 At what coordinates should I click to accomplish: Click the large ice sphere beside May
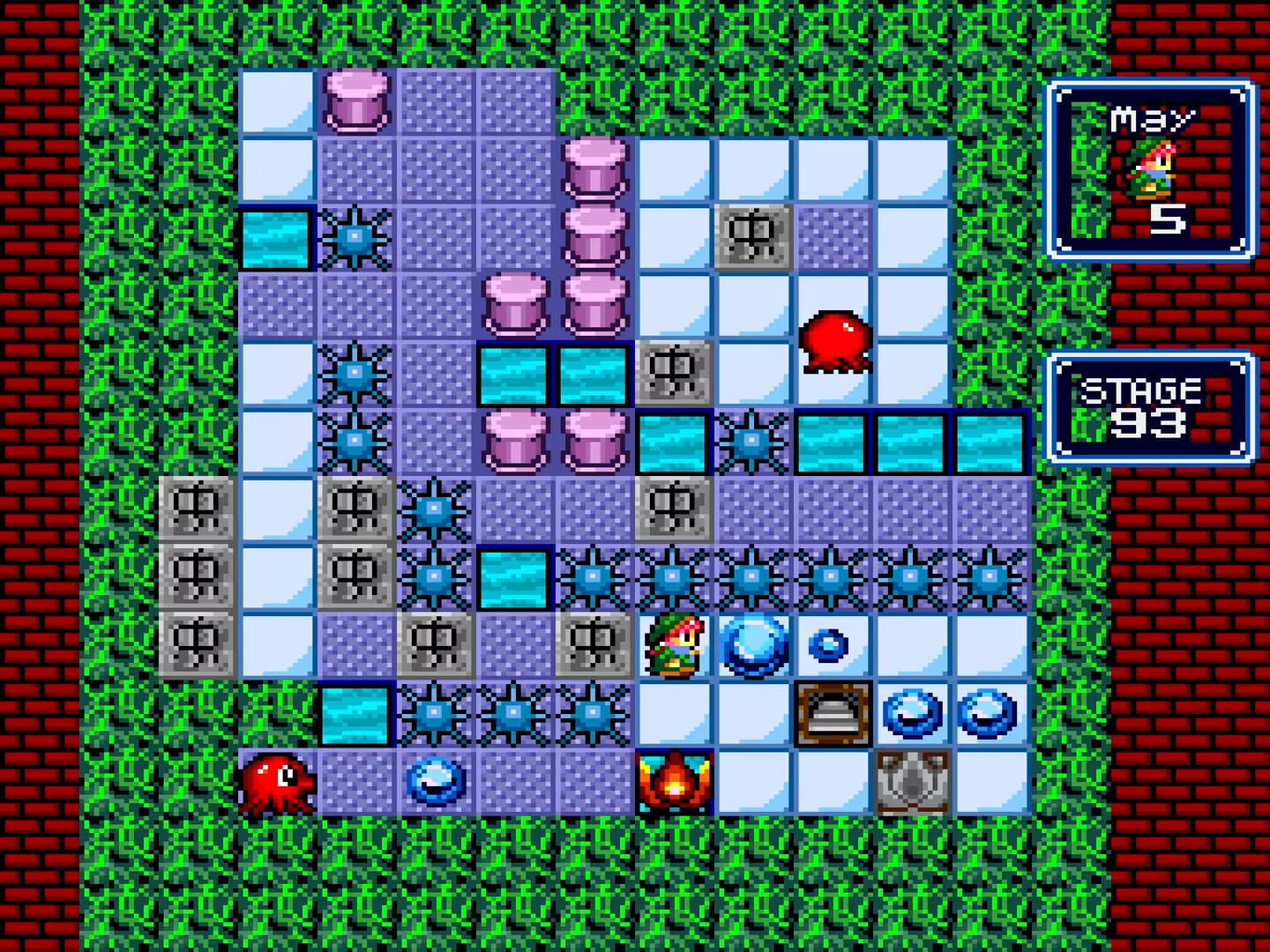(x=755, y=648)
